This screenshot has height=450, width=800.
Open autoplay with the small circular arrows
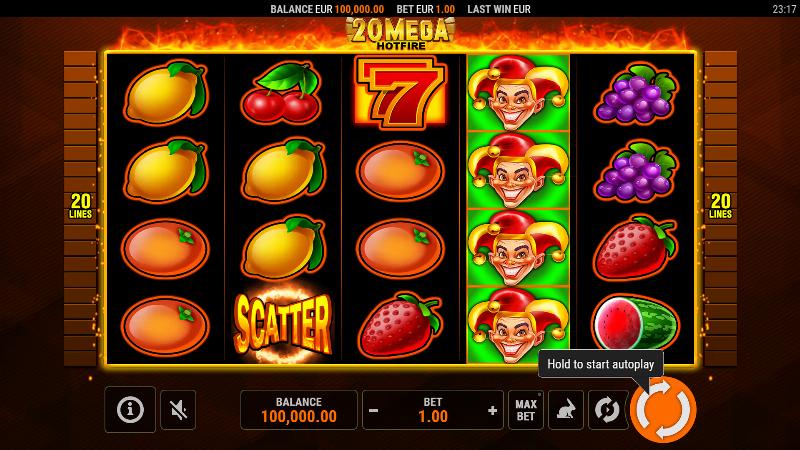605,410
